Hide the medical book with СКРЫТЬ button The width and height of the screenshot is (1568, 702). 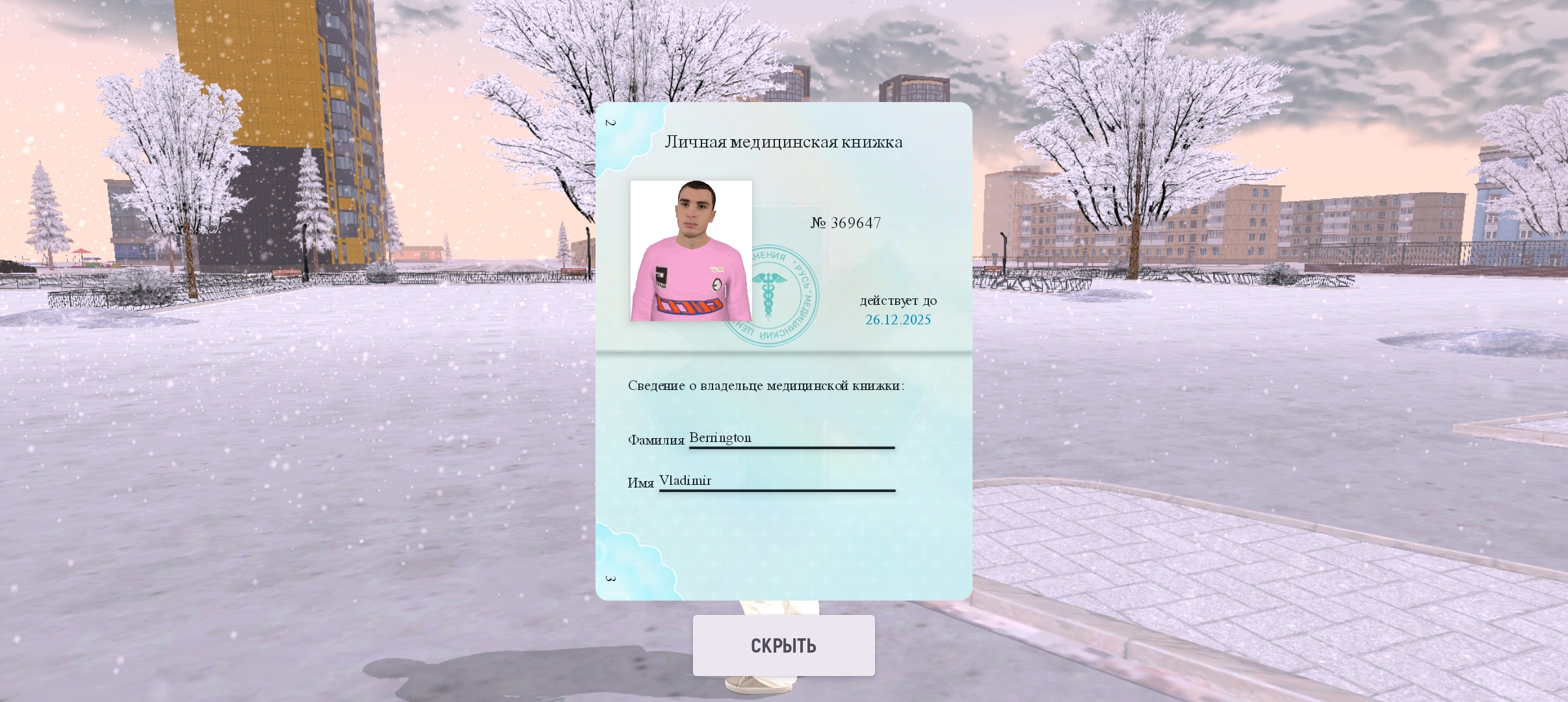point(783,645)
